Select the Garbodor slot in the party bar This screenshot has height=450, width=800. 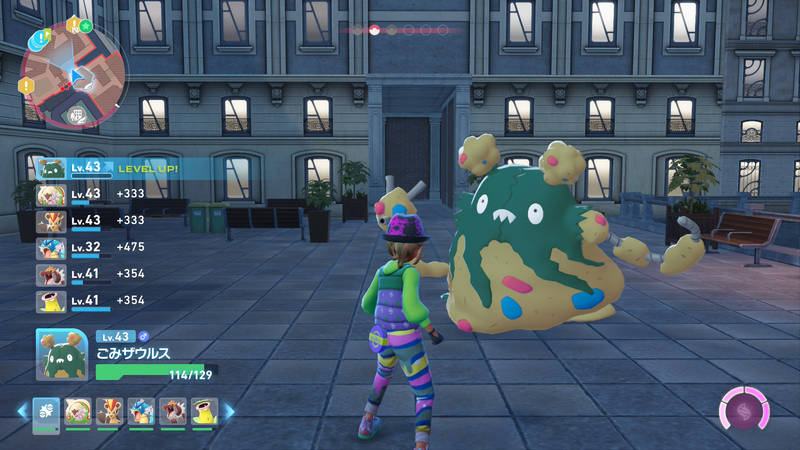(x=46, y=410)
